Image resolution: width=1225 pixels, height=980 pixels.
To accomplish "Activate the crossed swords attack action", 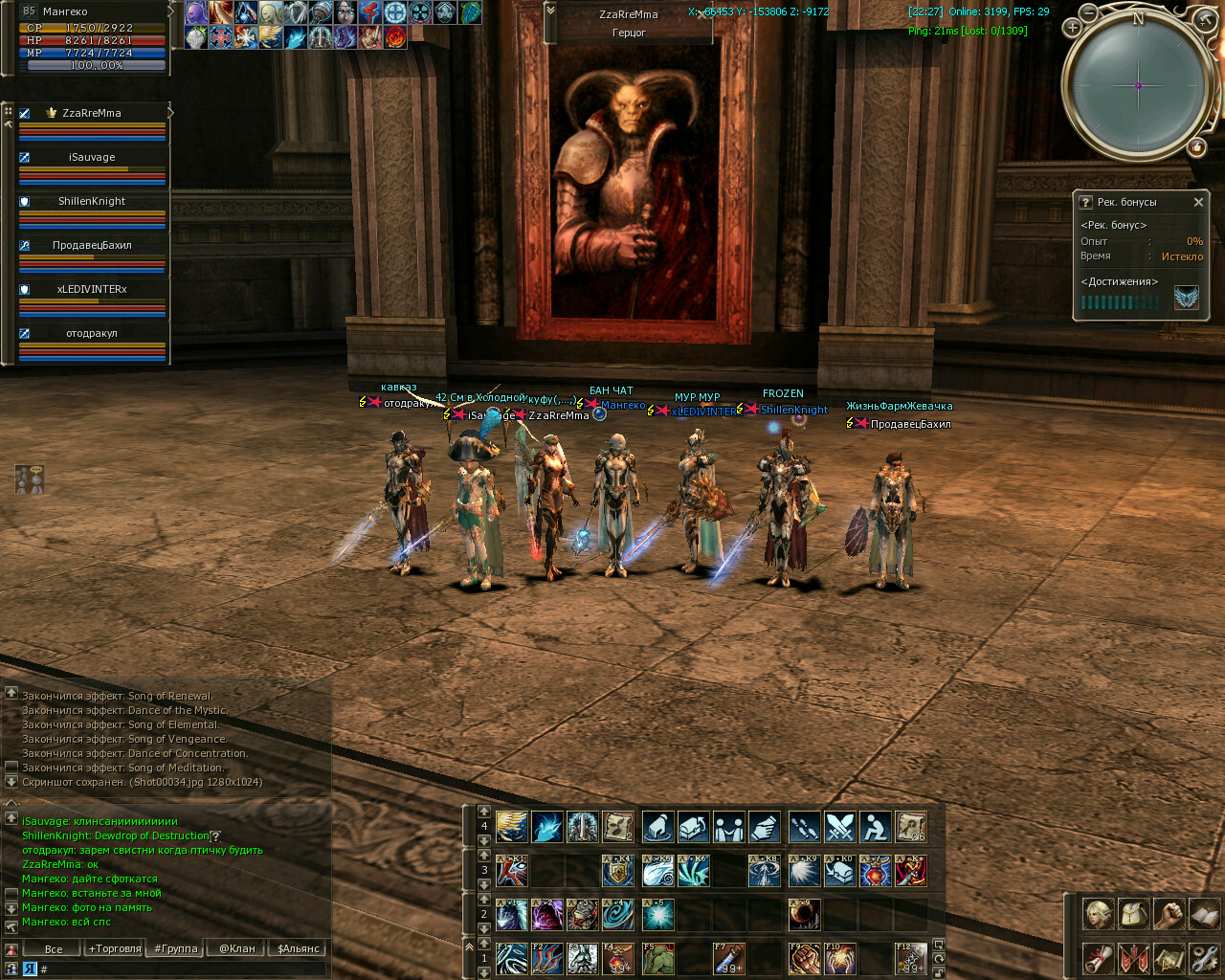I will (839, 826).
